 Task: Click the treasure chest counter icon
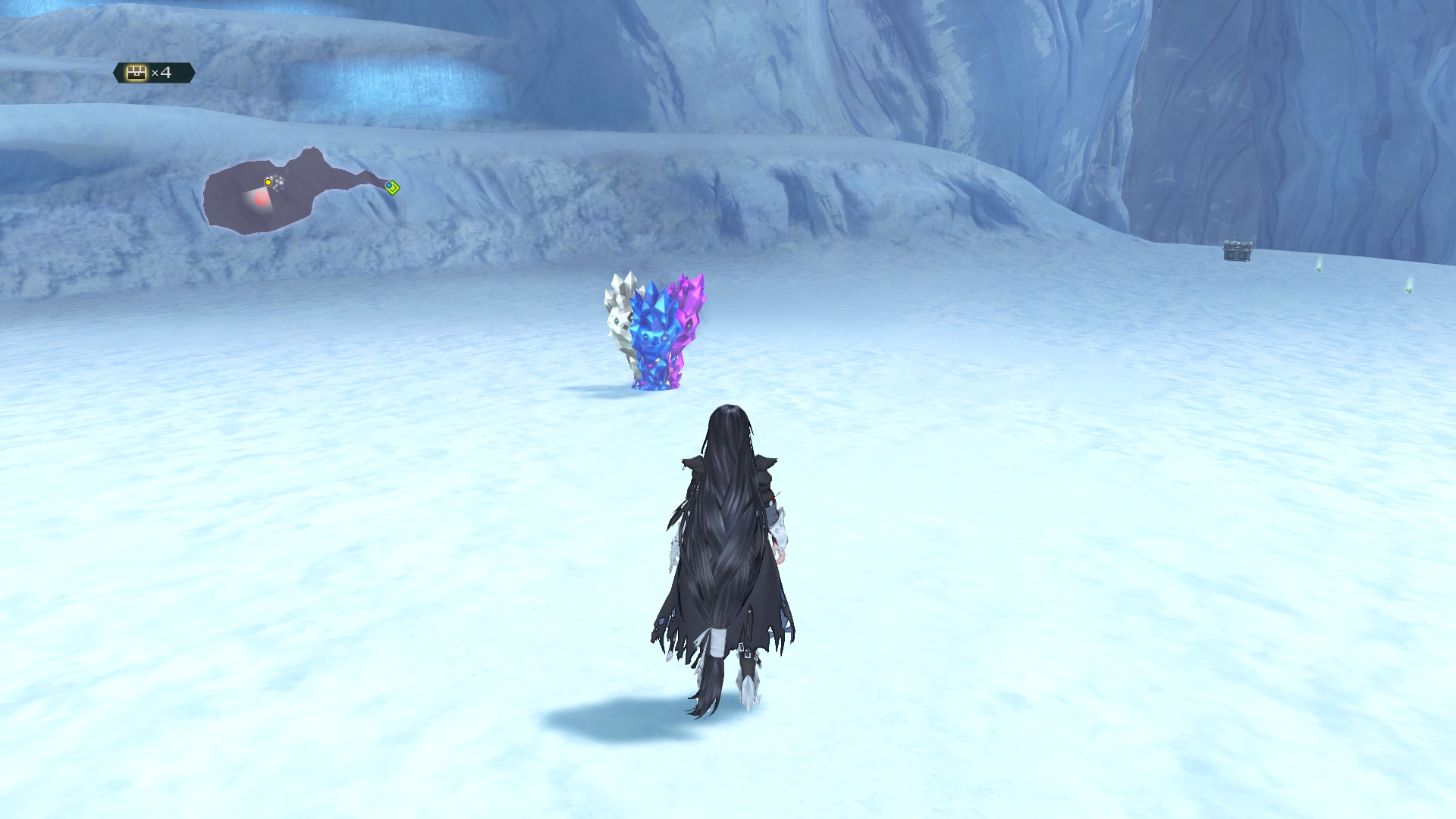tap(136, 73)
